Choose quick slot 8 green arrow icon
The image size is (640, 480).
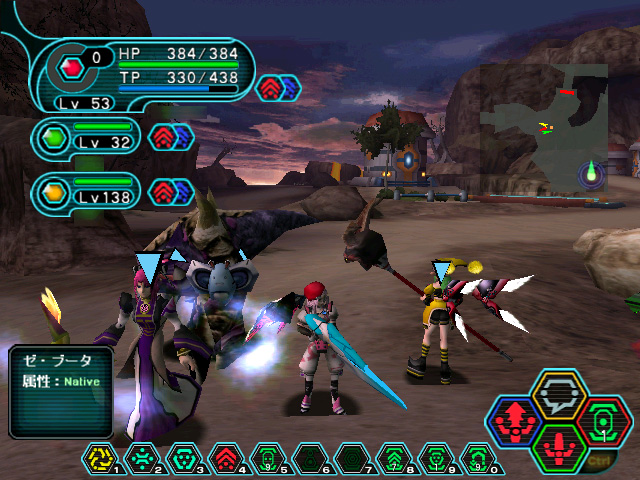[x=394, y=459]
